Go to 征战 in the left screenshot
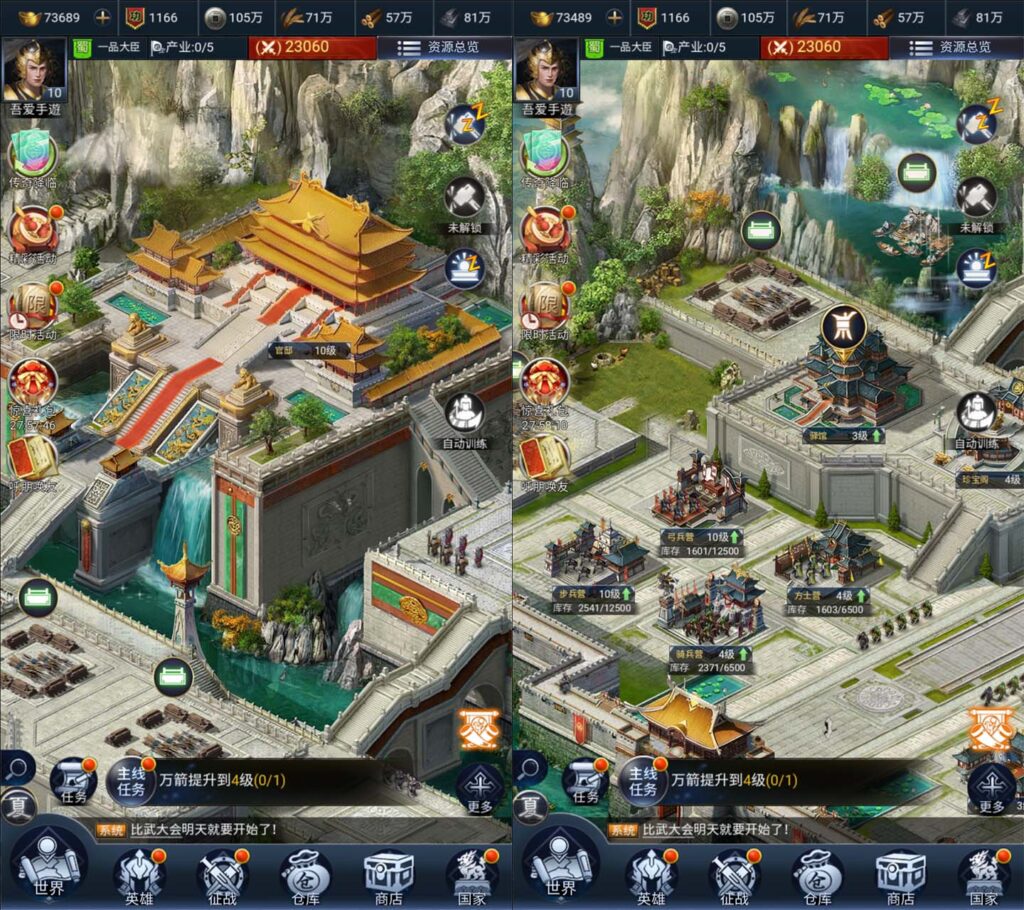The width and height of the screenshot is (1024, 910). click(222, 875)
